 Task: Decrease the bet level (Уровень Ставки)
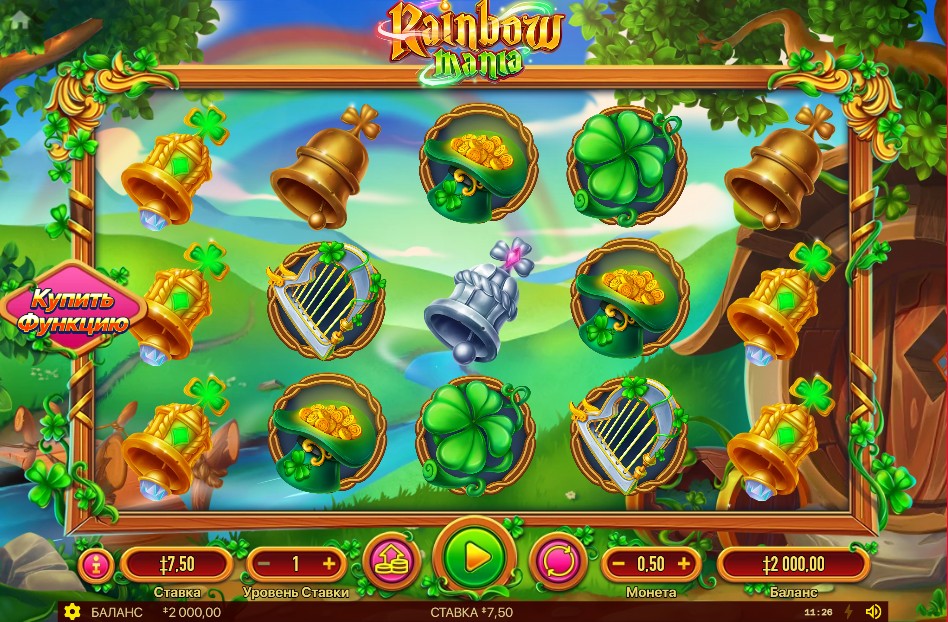coord(263,564)
